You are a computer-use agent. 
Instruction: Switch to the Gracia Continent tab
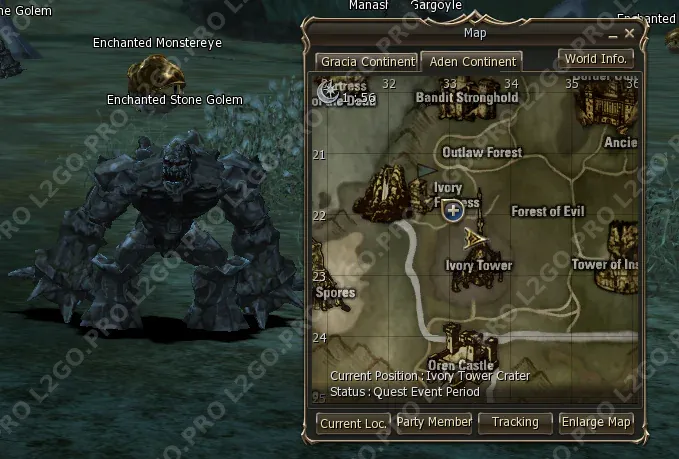pos(366,62)
